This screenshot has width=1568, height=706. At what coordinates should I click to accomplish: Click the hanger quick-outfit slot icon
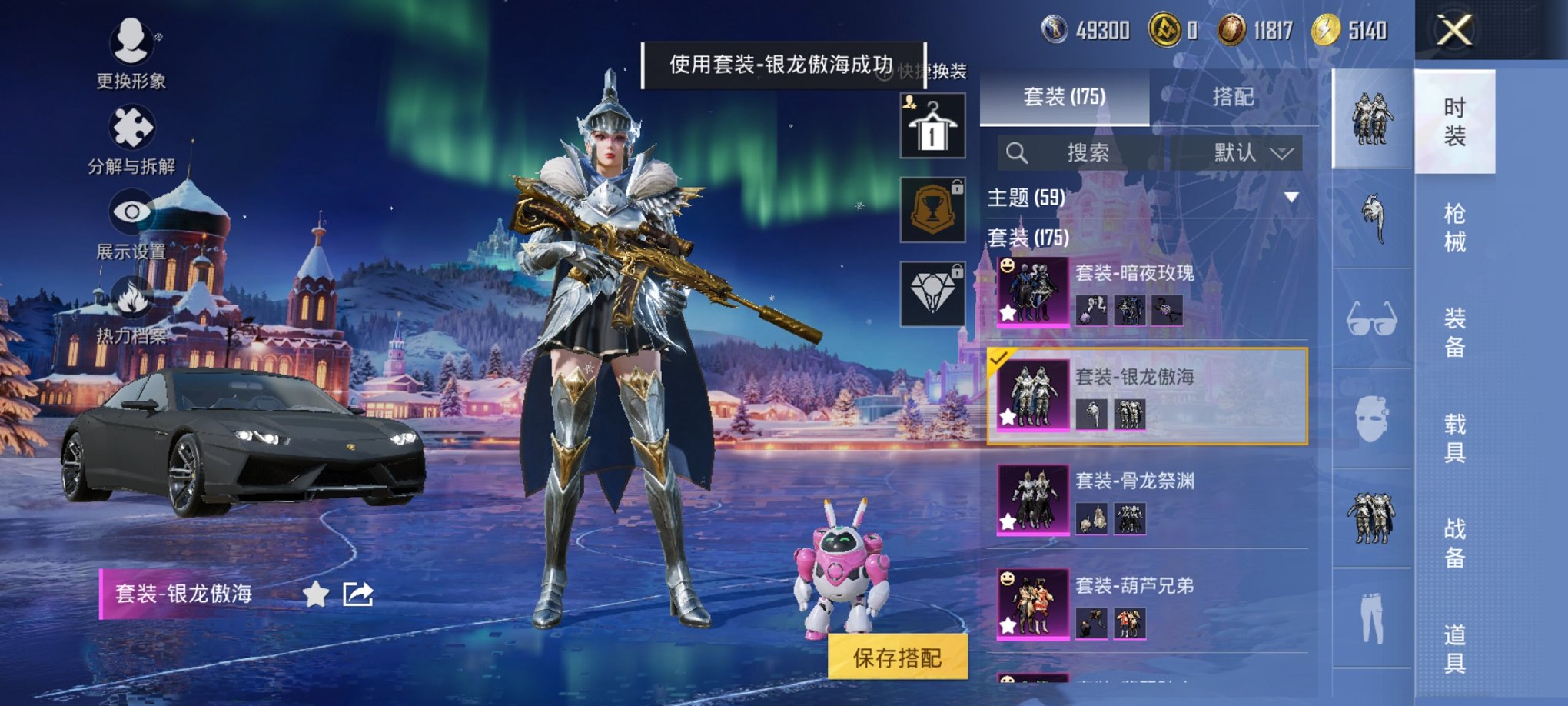click(x=932, y=125)
